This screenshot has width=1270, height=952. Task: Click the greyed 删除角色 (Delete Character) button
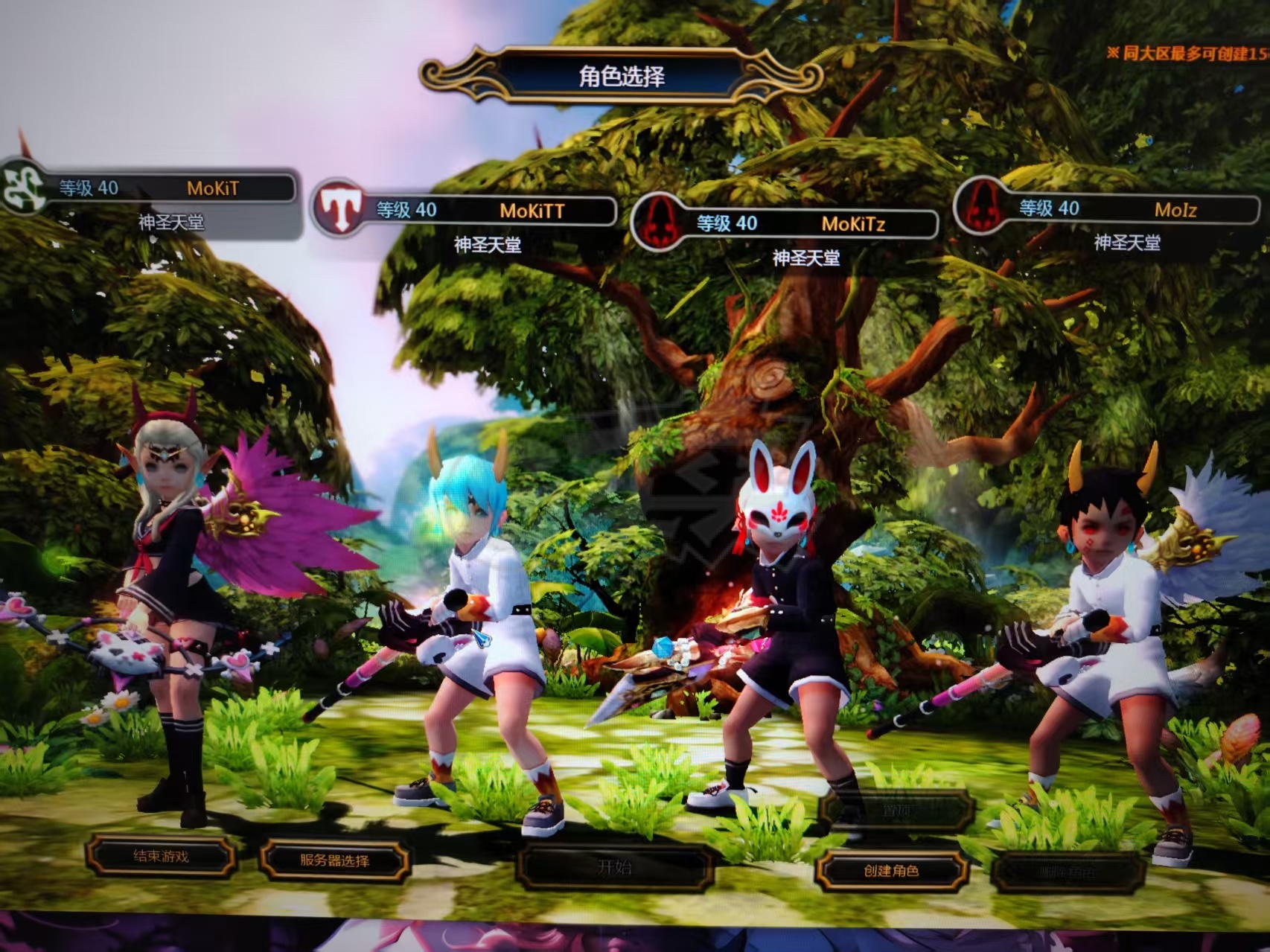[x=1067, y=872]
